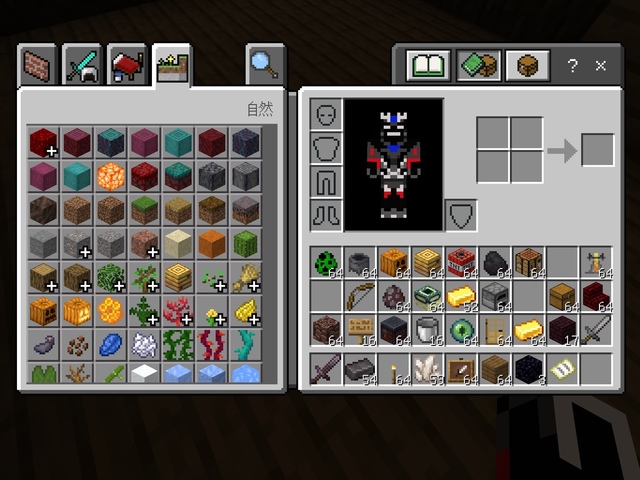Open help with the question mark button
Screen dimensions: 640x480
point(572,66)
